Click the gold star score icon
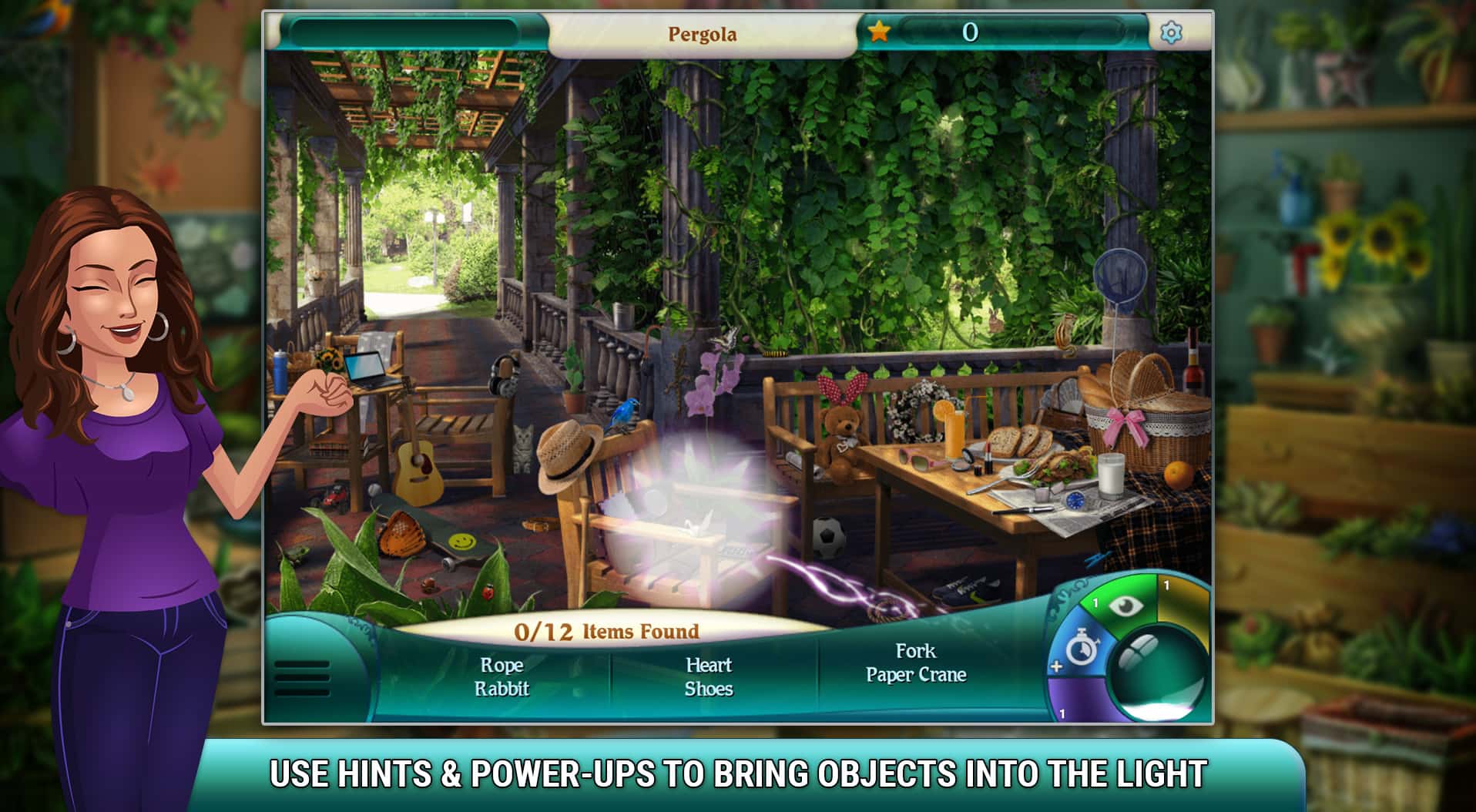This screenshot has height=812, width=1476. click(879, 32)
